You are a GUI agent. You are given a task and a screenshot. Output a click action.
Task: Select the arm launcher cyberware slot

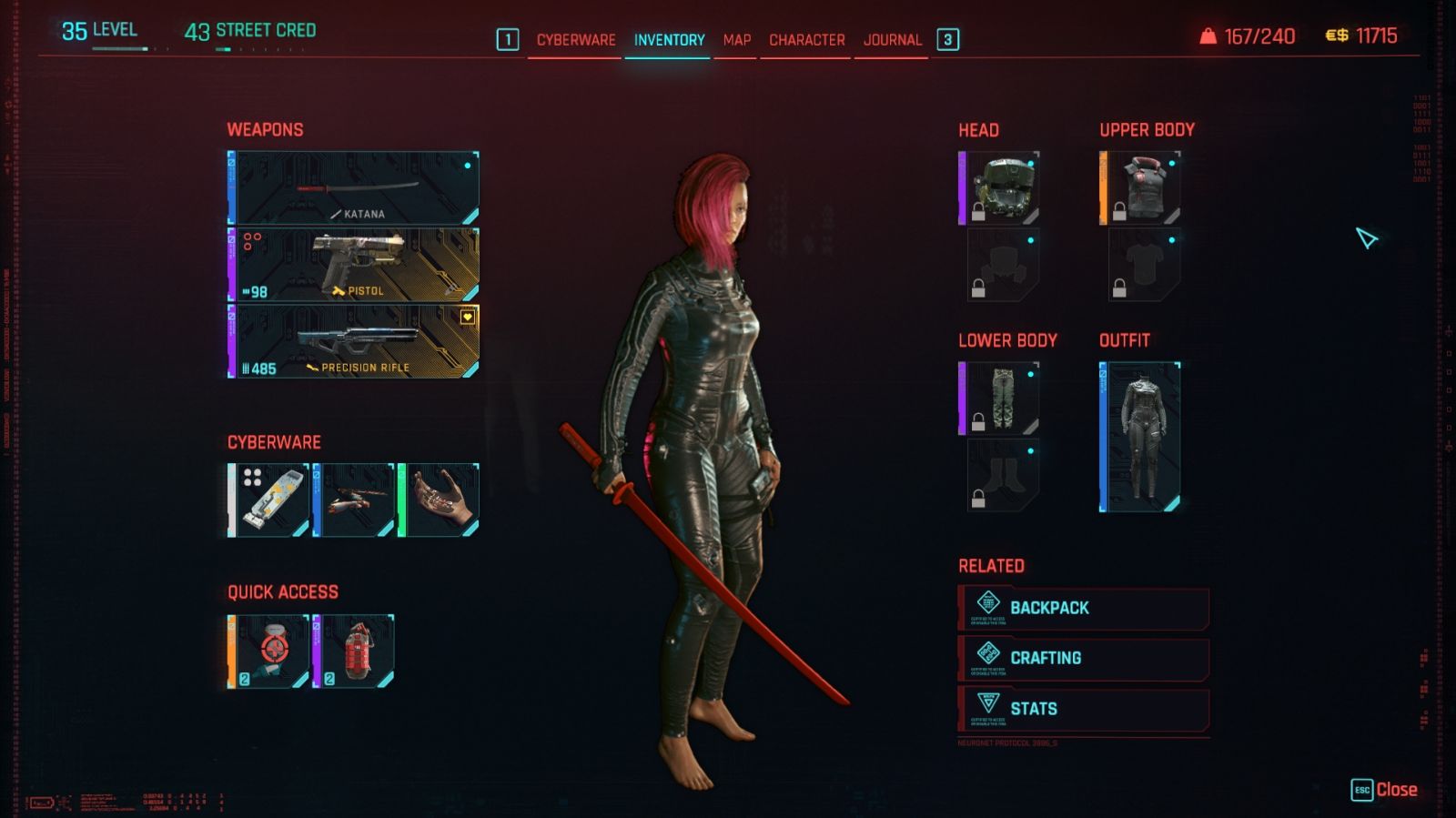coord(354,500)
